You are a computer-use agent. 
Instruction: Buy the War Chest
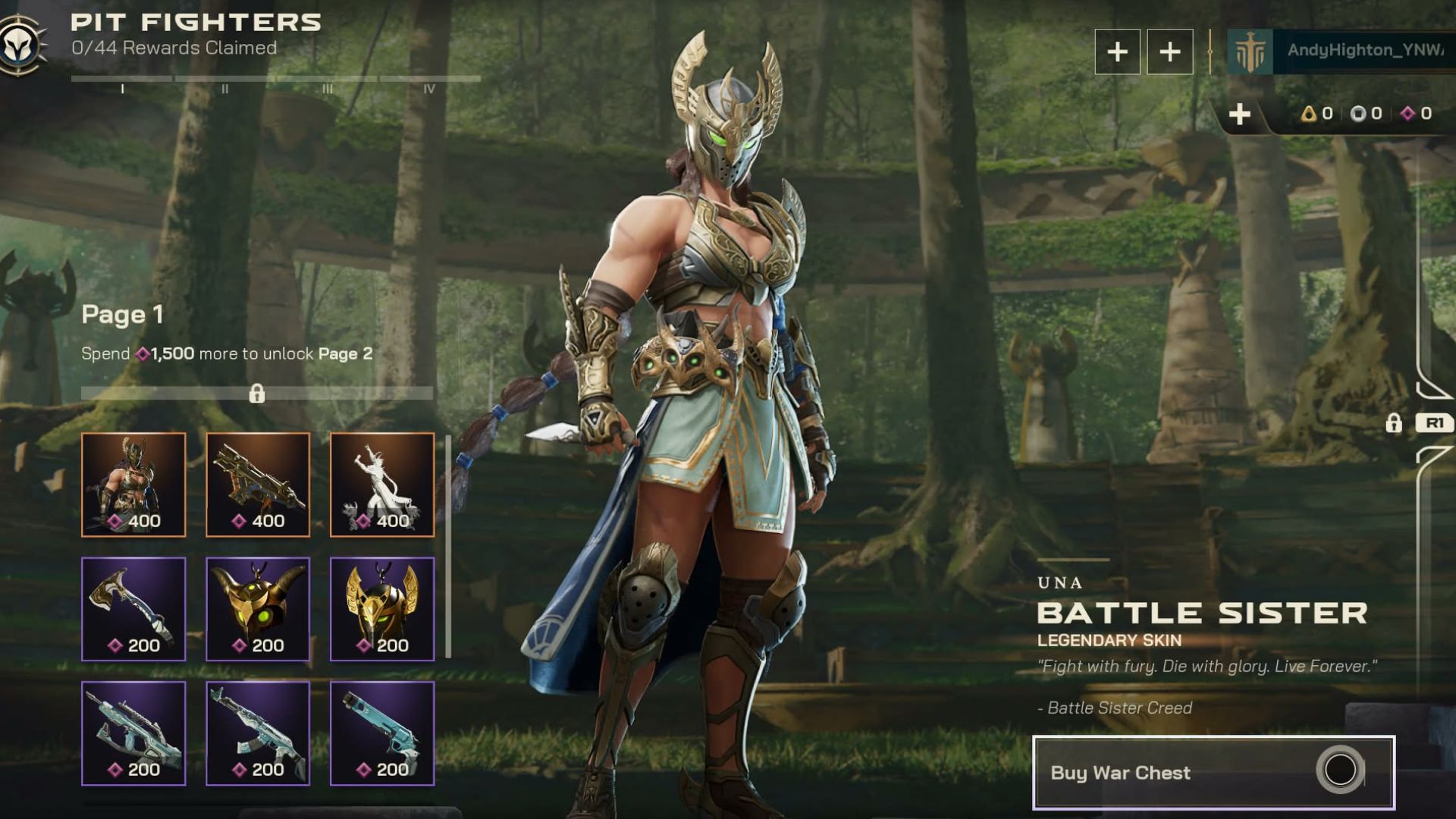coord(1213,772)
